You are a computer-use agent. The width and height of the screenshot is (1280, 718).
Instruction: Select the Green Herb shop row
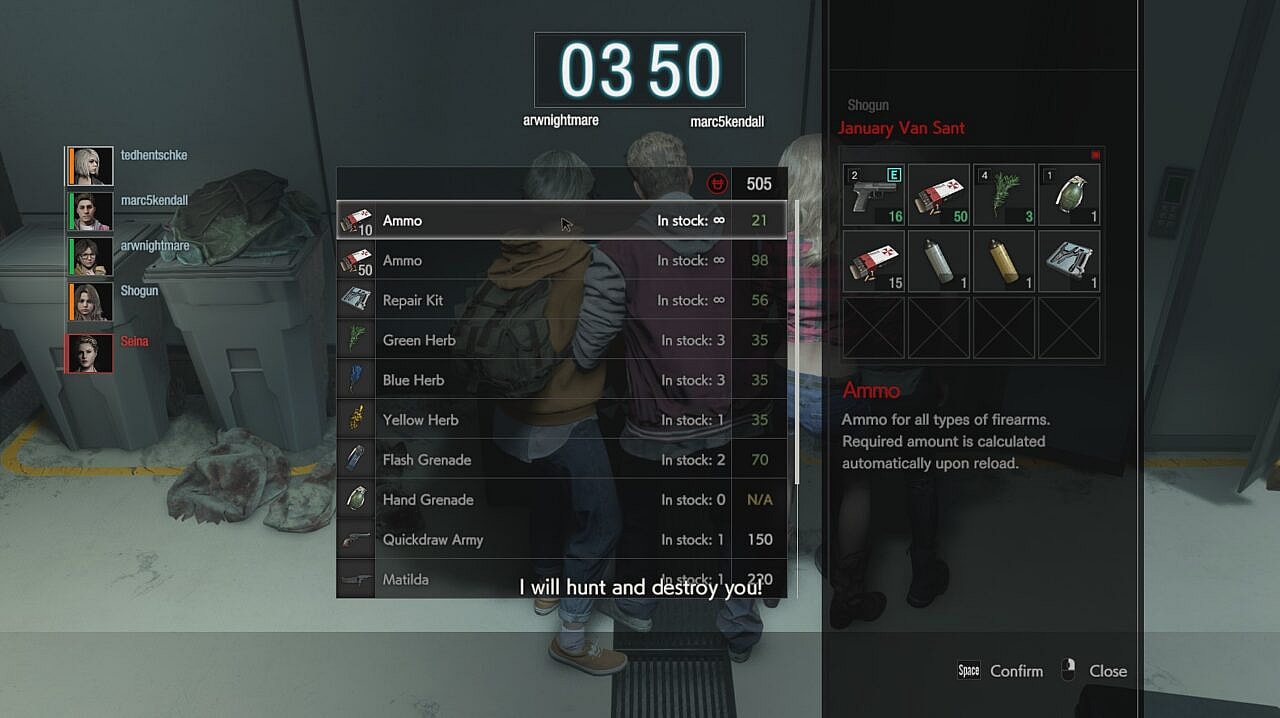pos(560,340)
